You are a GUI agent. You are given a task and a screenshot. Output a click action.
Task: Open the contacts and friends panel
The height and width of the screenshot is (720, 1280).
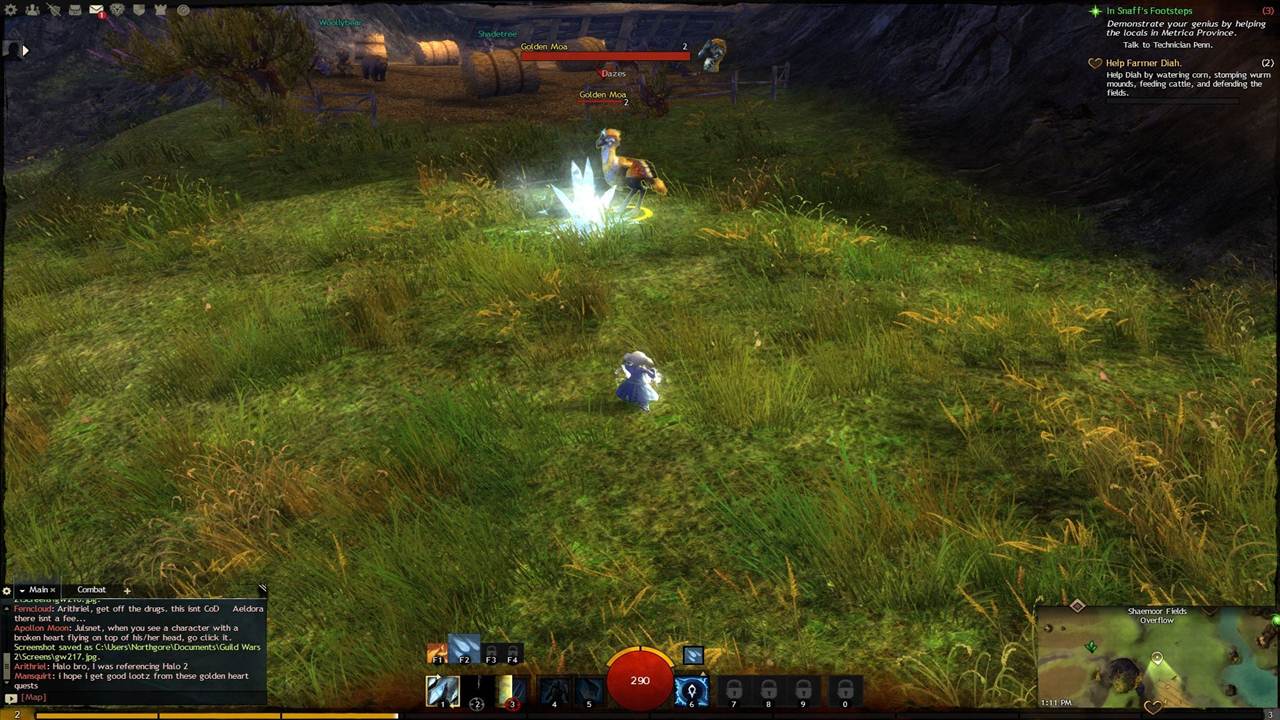[x=32, y=10]
